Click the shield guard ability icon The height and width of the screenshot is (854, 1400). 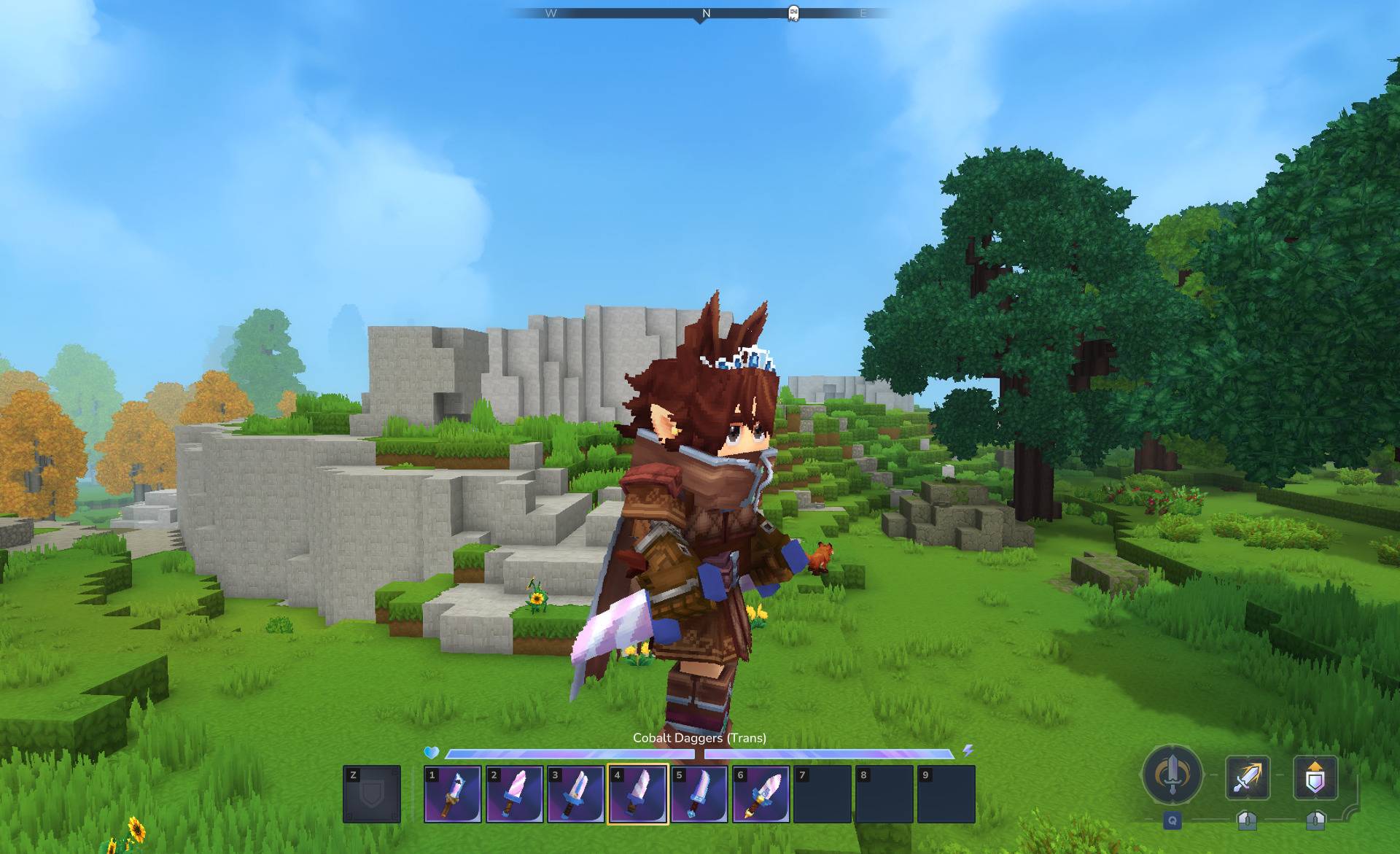(x=1315, y=777)
